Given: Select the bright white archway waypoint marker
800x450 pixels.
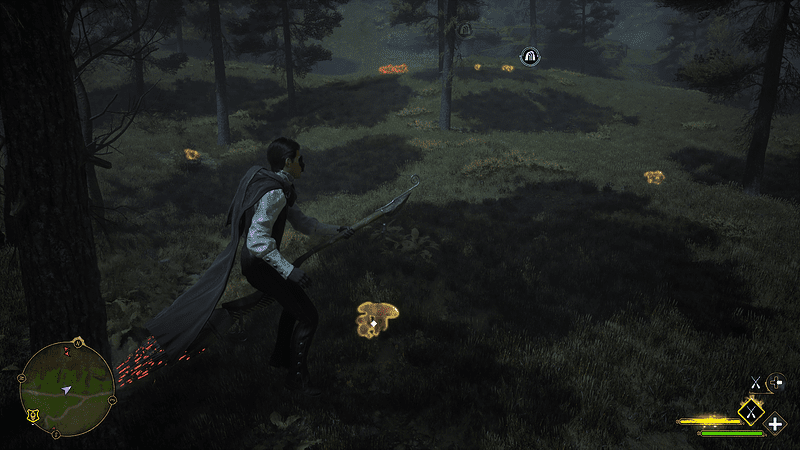Looking at the screenshot, I should pos(530,57).
